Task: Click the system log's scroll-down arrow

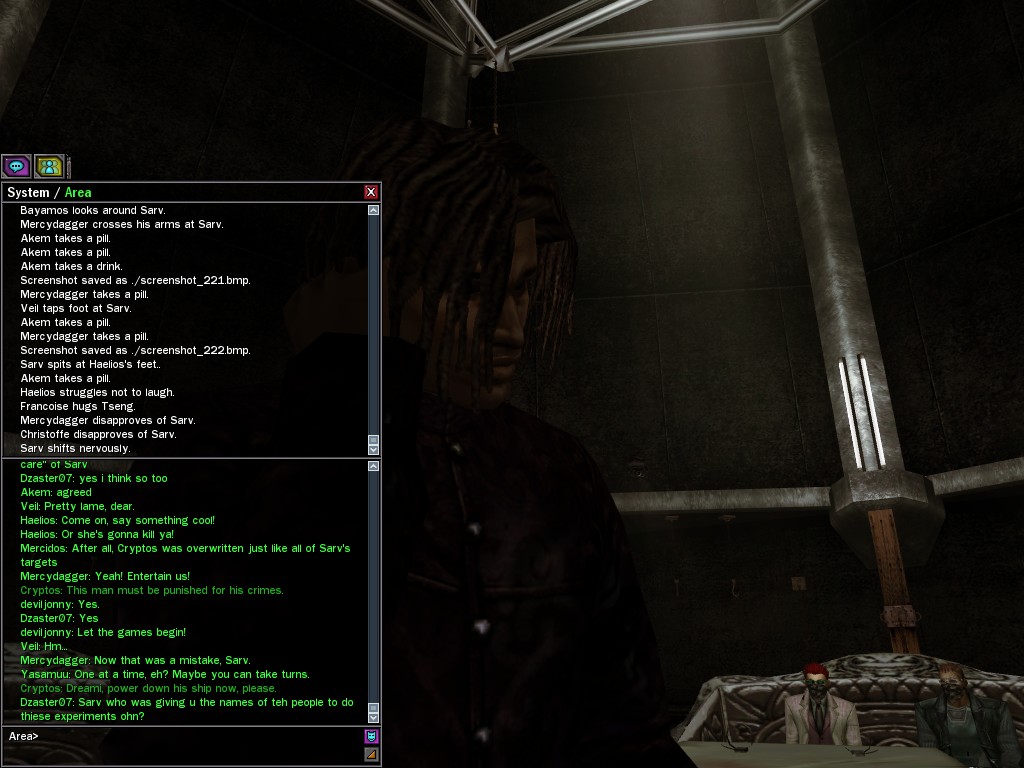Action: [374, 449]
